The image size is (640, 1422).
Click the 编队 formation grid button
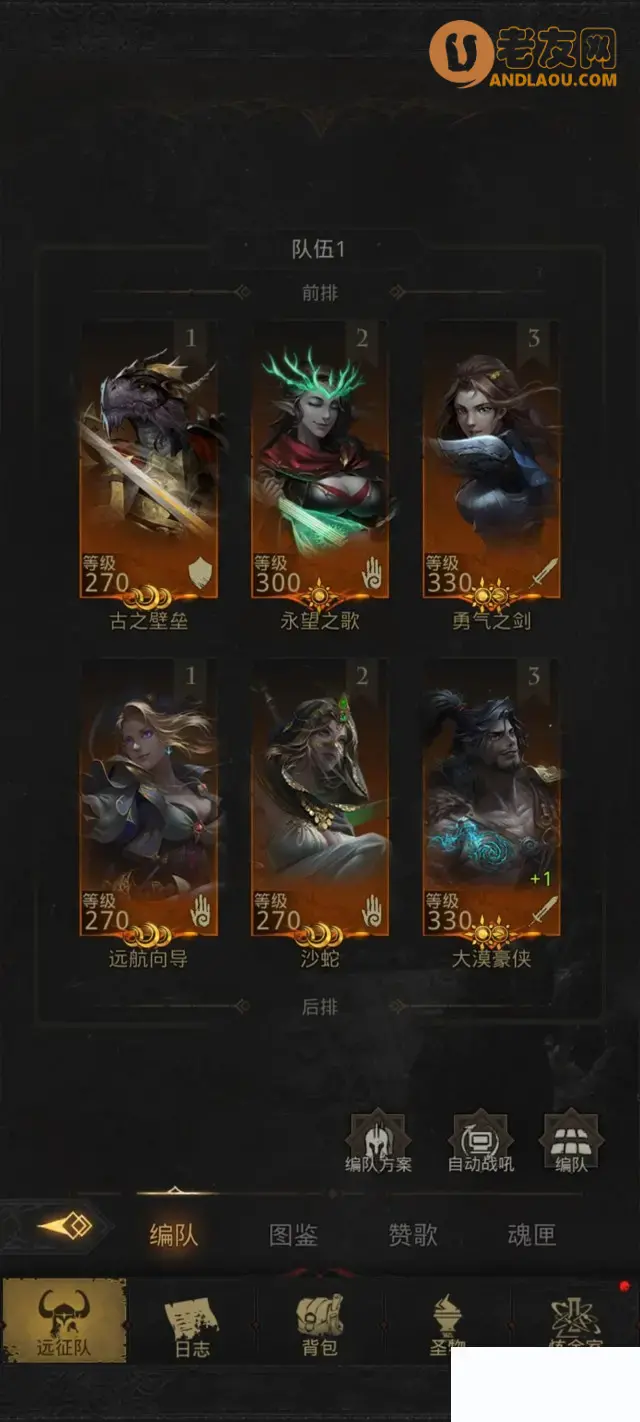click(571, 1140)
